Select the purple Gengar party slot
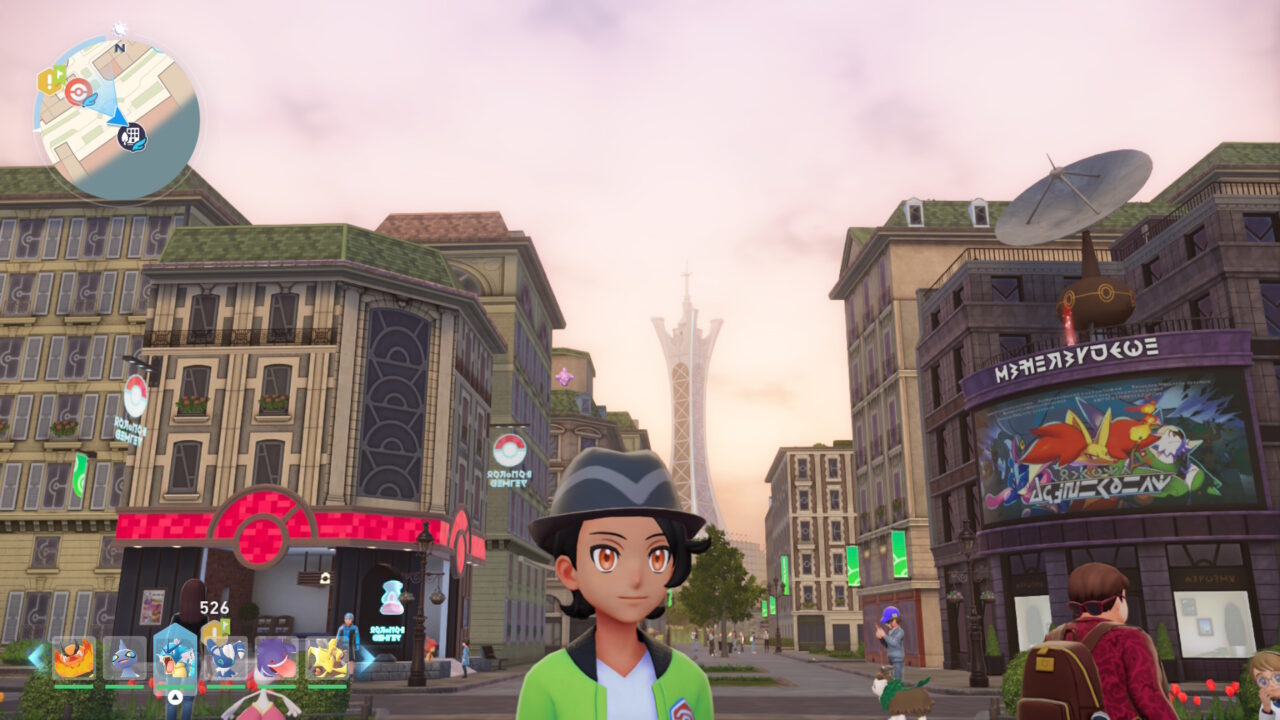1280x720 pixels. pyautogui.click(x=276, y=659)
